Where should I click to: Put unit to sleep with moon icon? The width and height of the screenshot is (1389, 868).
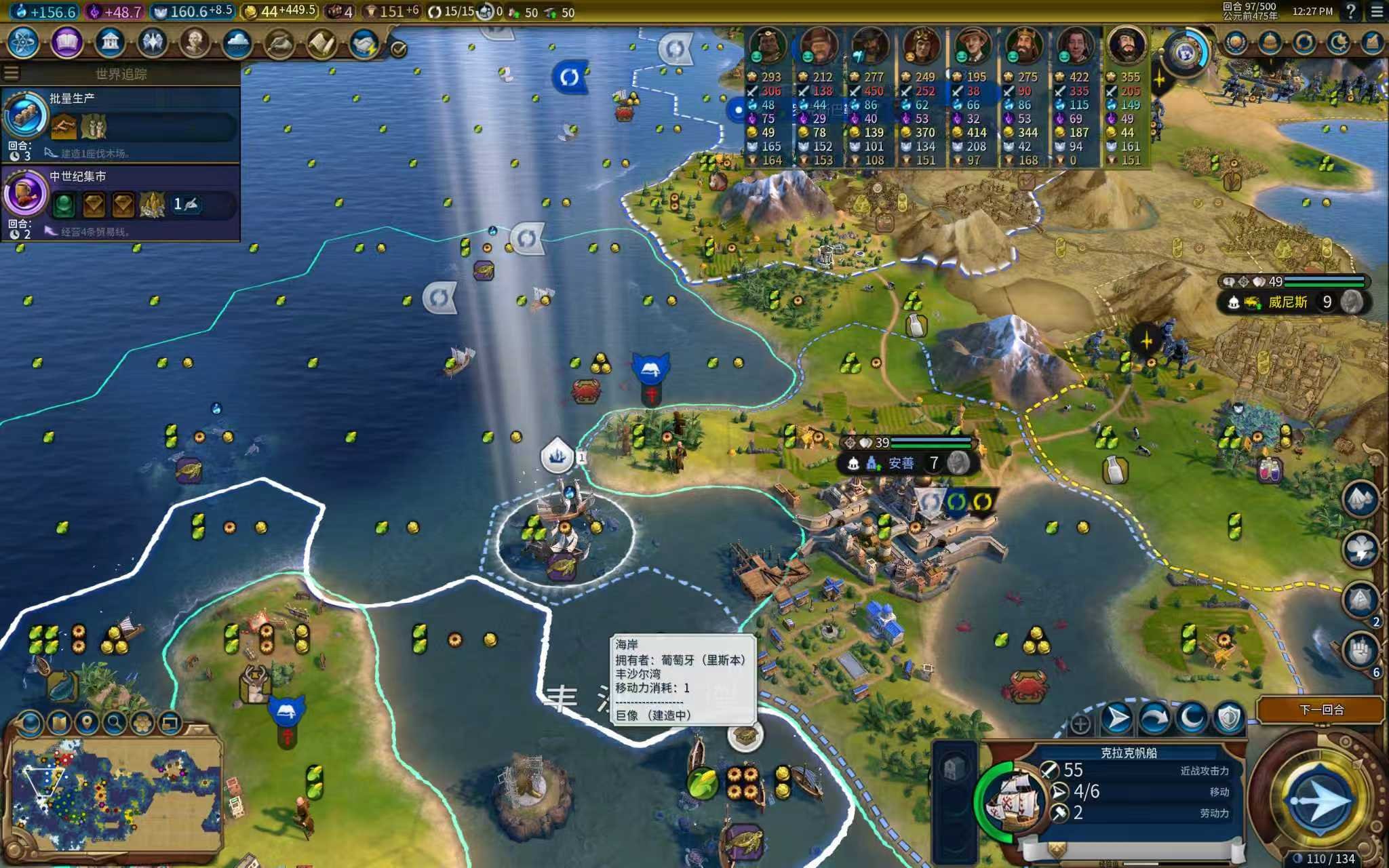click(x=1192, y=718)
